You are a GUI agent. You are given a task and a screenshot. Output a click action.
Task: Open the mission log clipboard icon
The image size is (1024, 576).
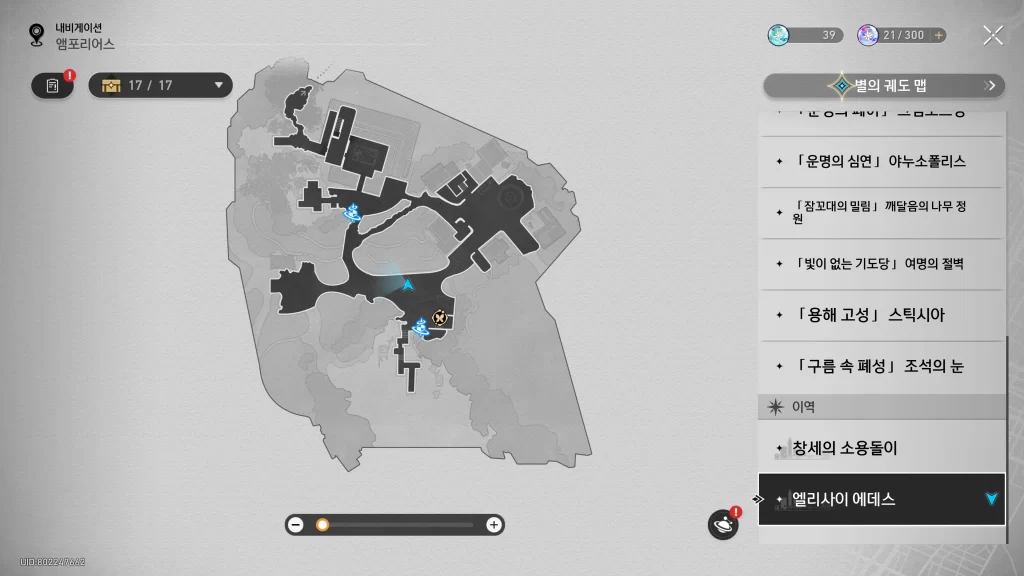click(x=52, y=86)
